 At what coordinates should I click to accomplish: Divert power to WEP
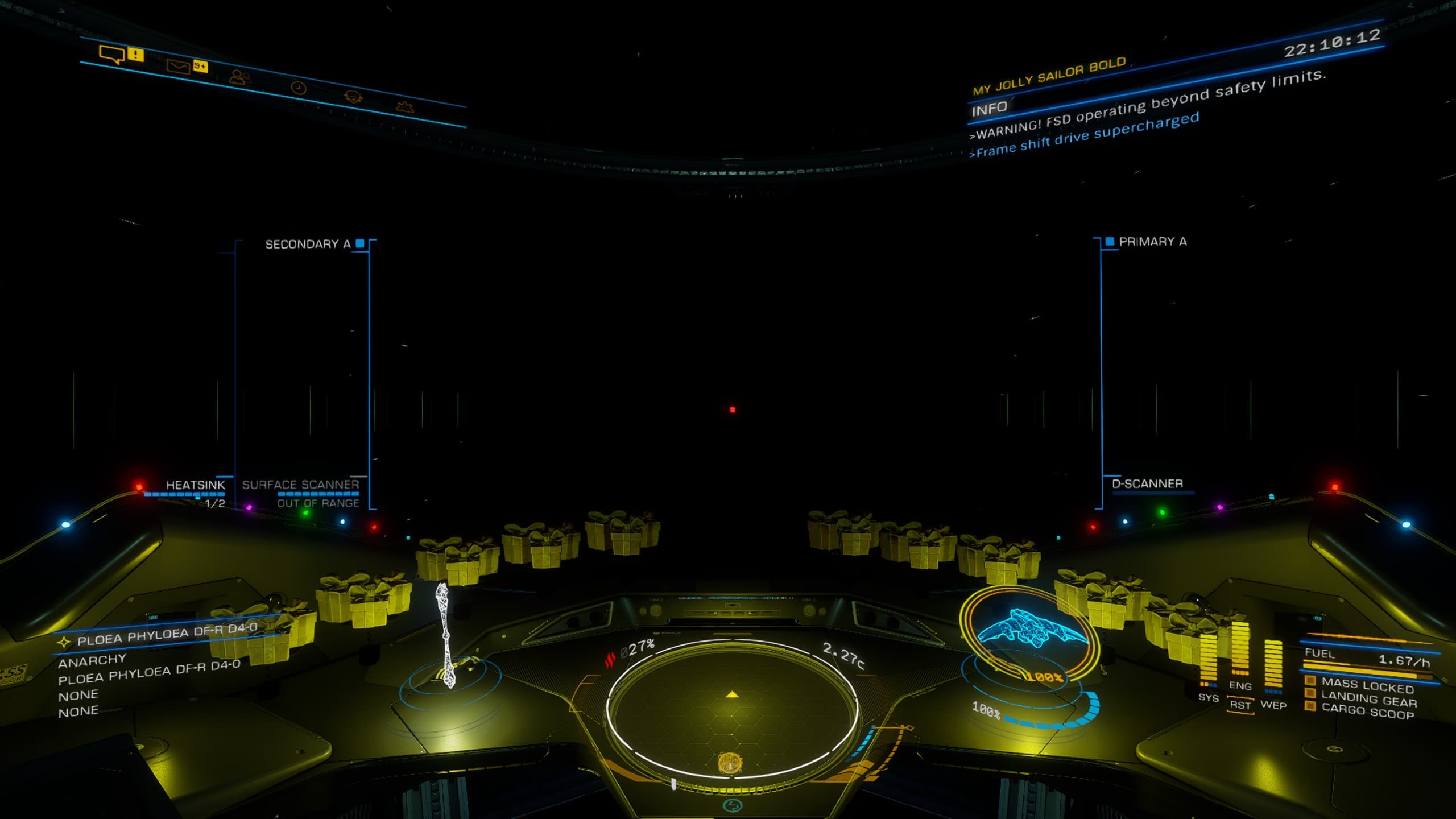tap(1273, 705)
